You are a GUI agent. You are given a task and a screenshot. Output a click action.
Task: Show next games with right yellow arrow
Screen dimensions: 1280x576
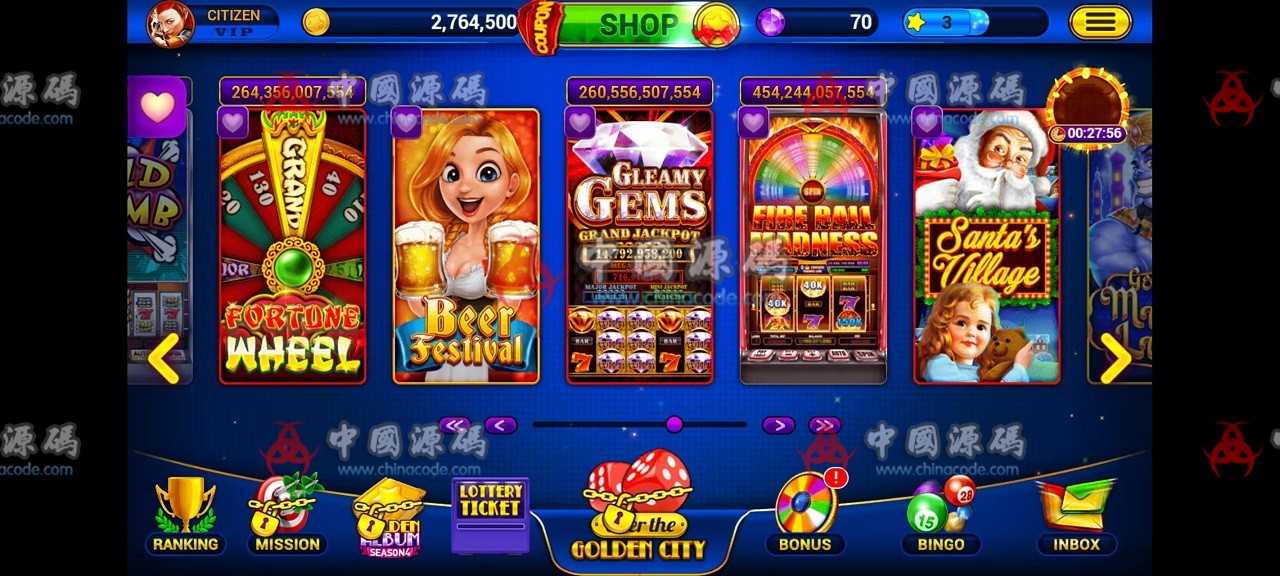click(x=1114, y=358)
